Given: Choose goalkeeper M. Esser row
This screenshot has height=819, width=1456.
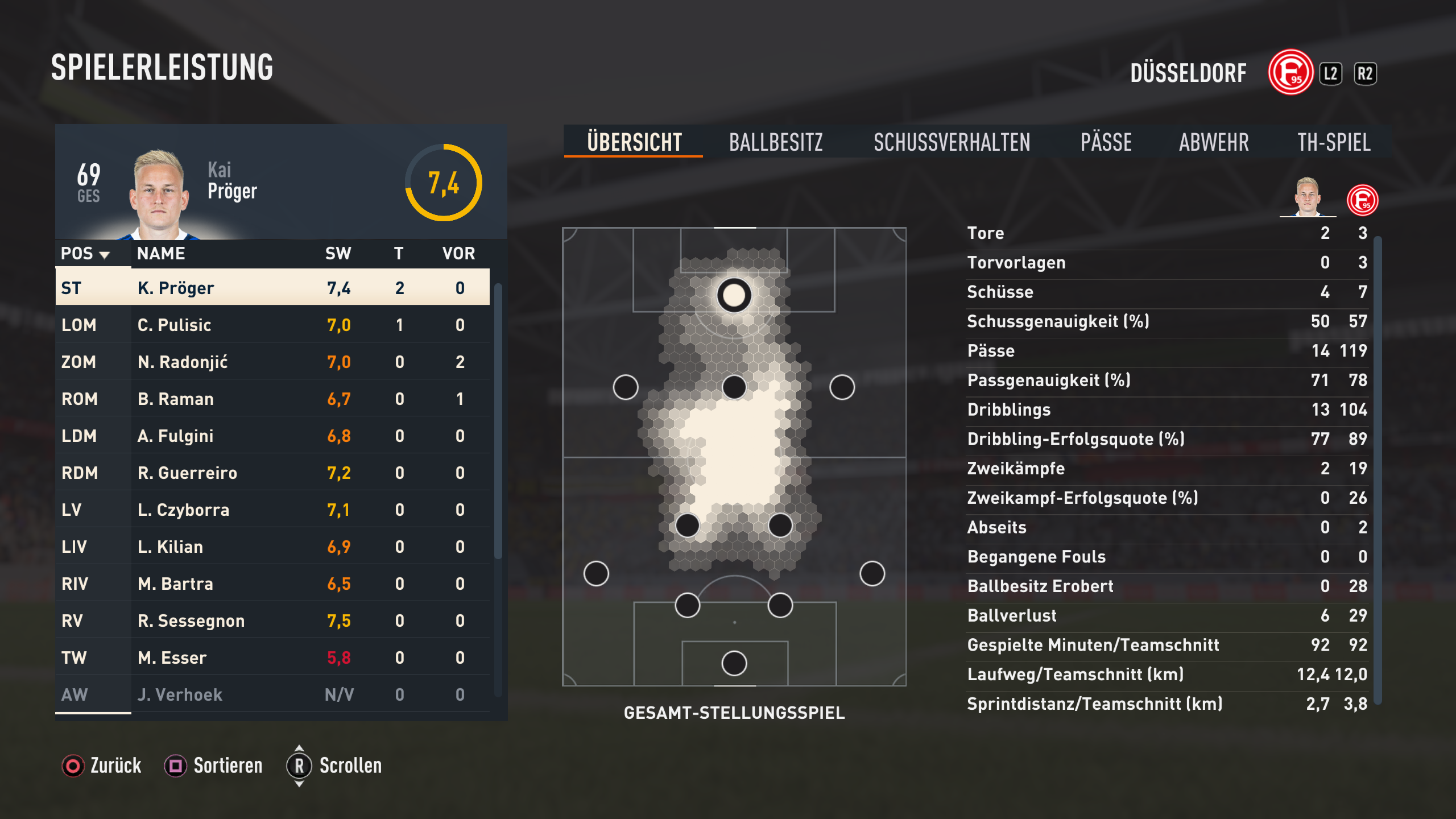Looking at the screenshot, I should coord(272,657).
